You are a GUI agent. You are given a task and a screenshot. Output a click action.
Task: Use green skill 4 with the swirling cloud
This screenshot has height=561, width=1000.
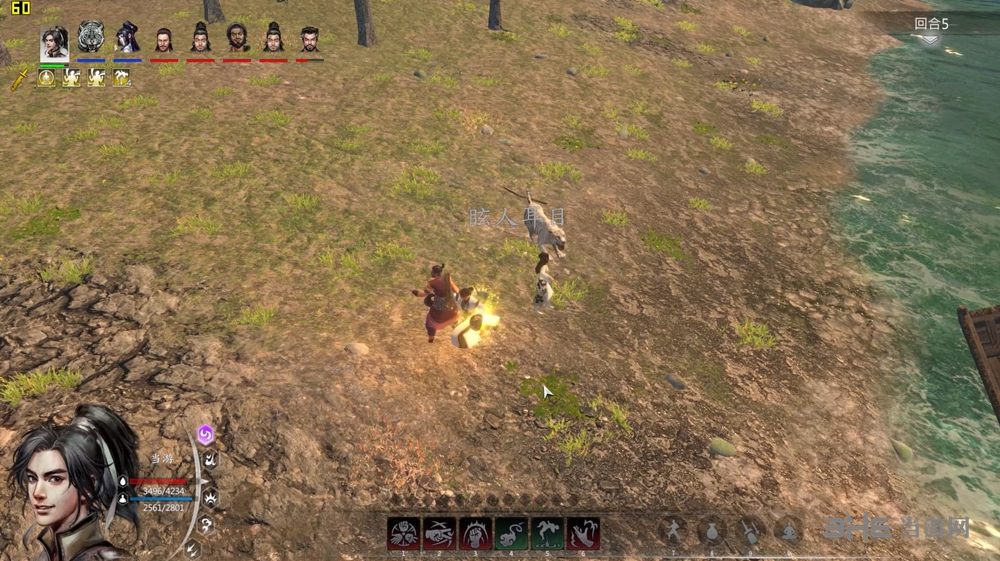[511, 534]
